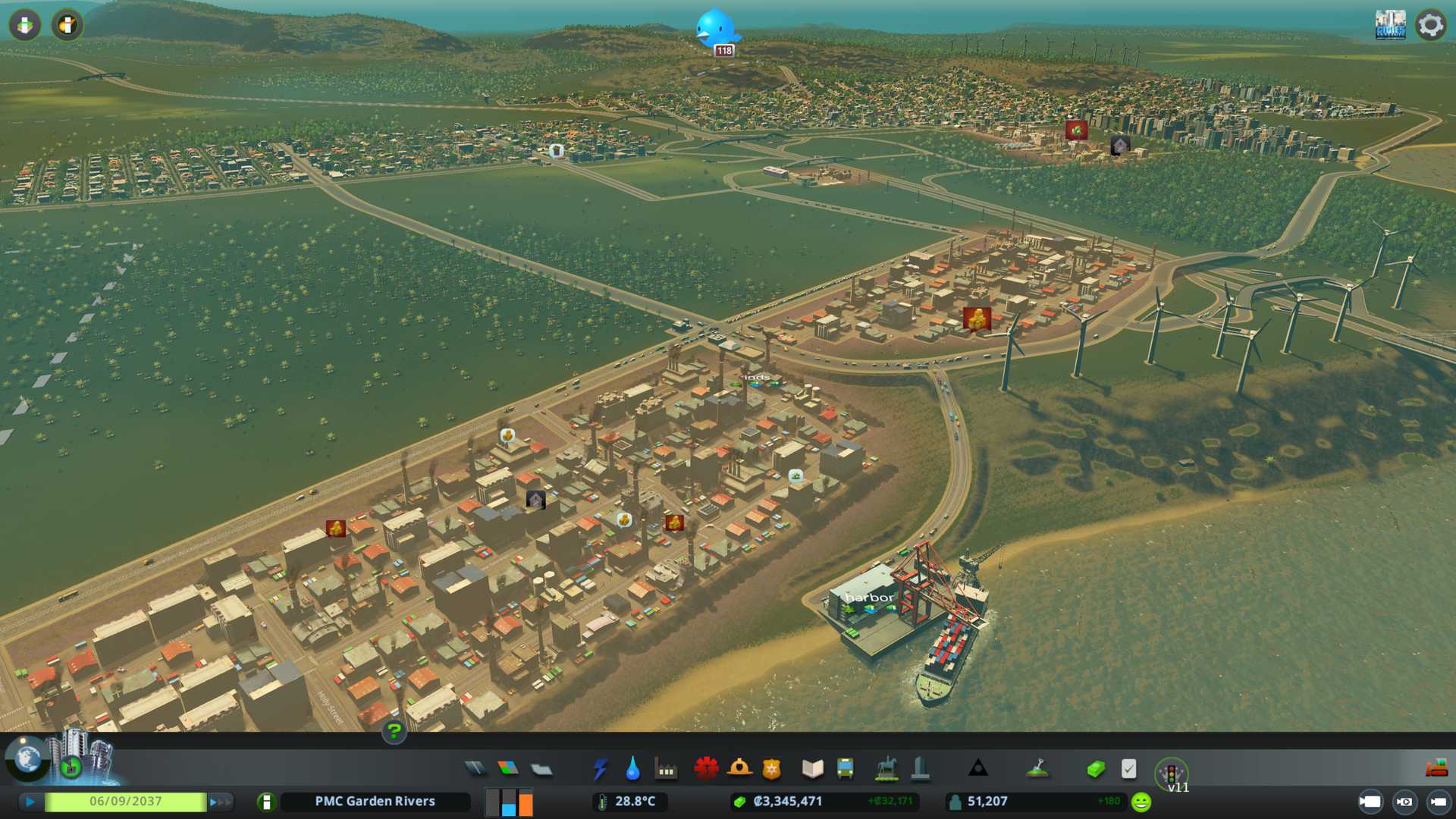Toggle the simulation play/pause button
This screenshot has width=1456, height=819.
coord(30,802)
